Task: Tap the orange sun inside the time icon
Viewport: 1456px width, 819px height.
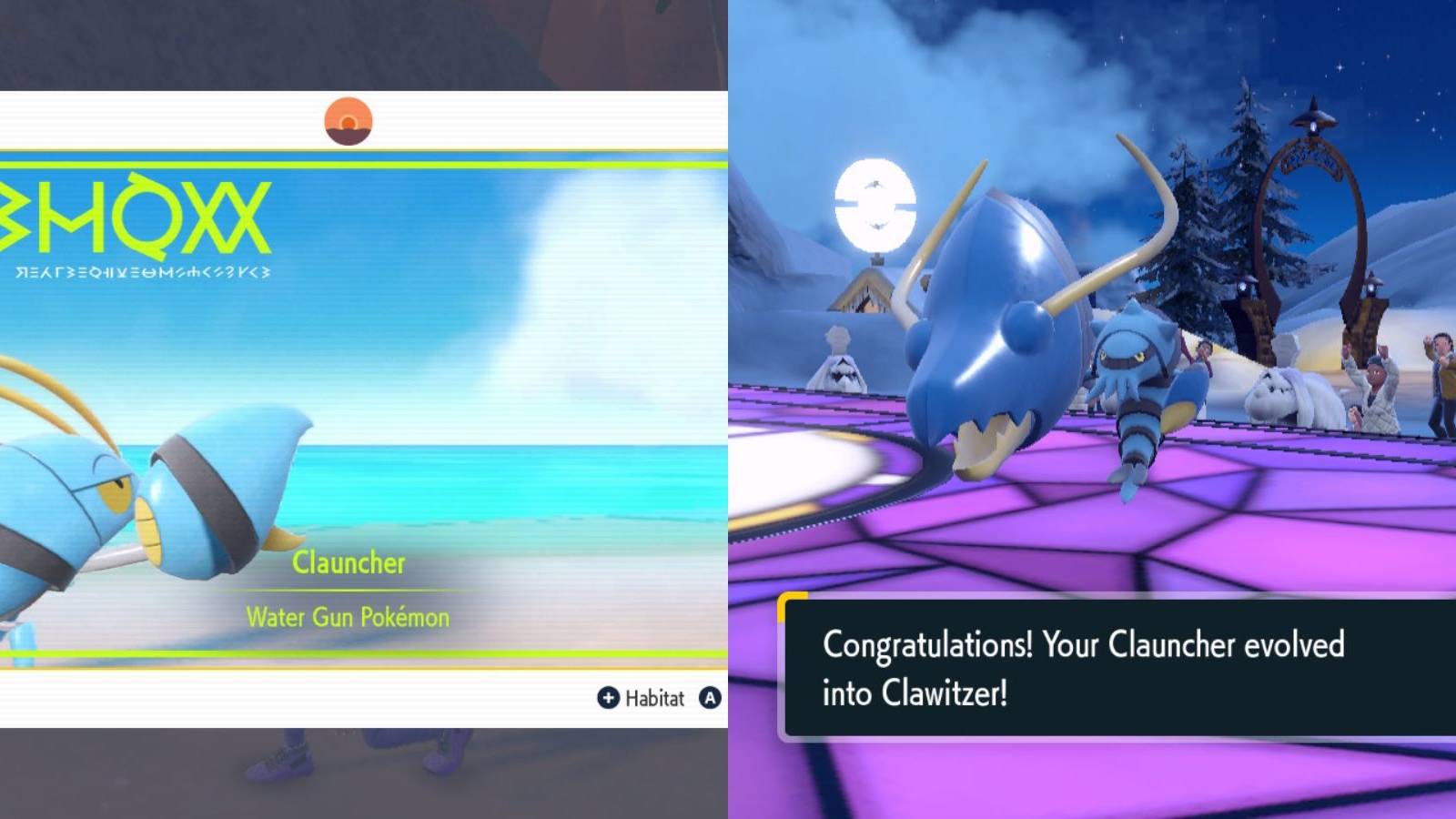Action: pyautogui.click(x=349, y=121)
